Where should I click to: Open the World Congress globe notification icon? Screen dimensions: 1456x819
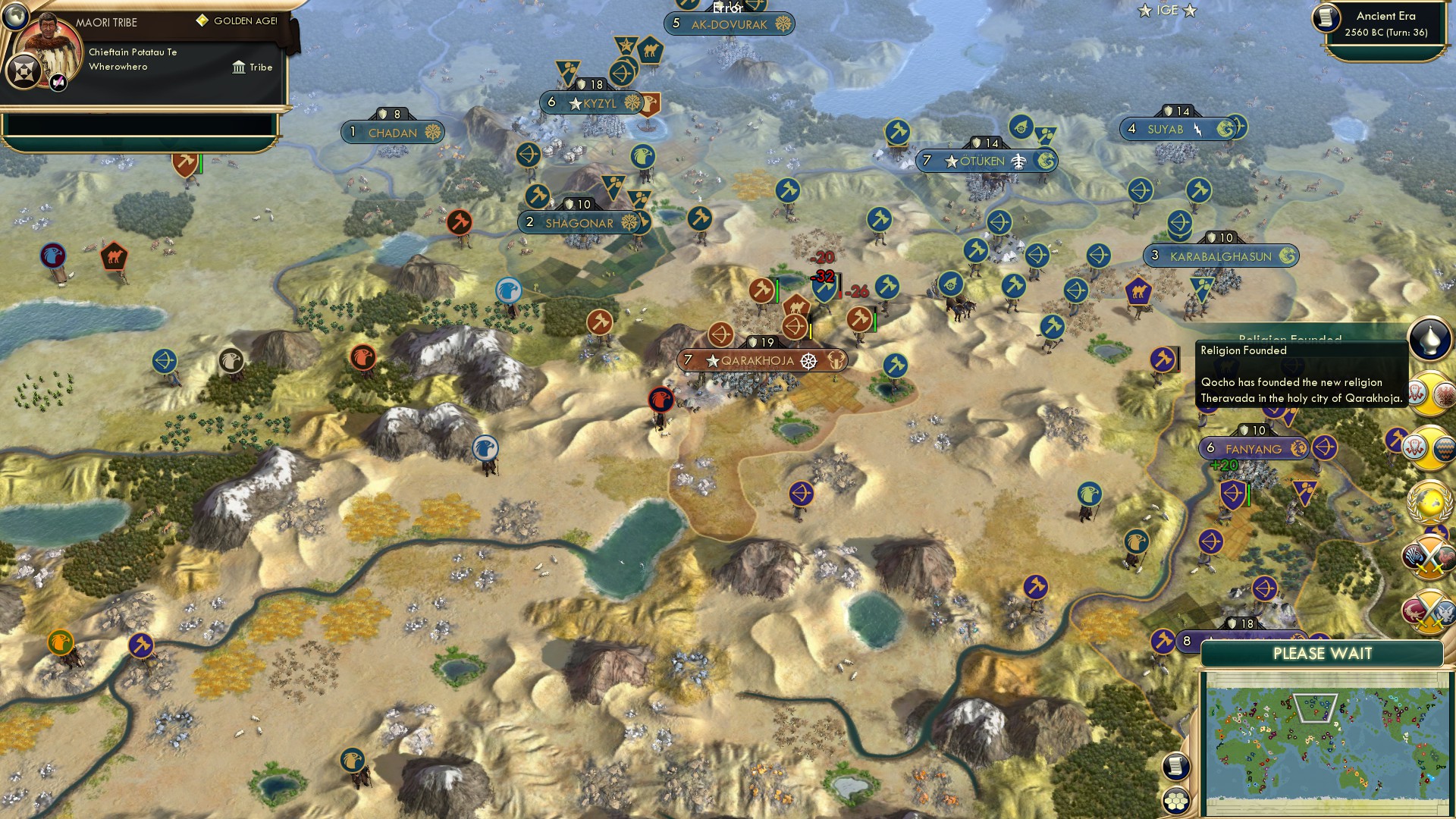coord(1429,502)
